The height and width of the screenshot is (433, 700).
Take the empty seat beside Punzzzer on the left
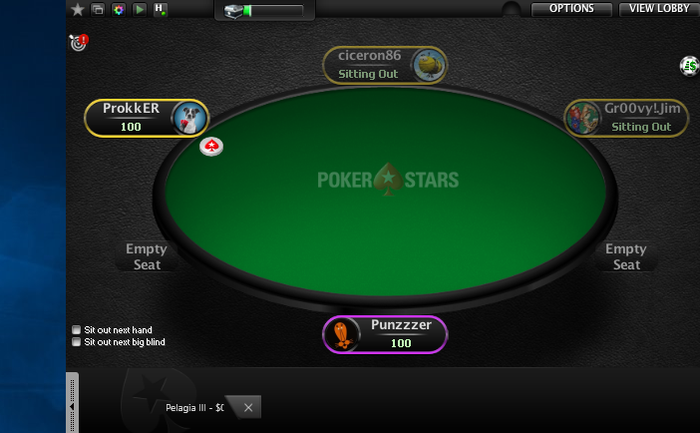pyautogui.click(x=146, y=256)
